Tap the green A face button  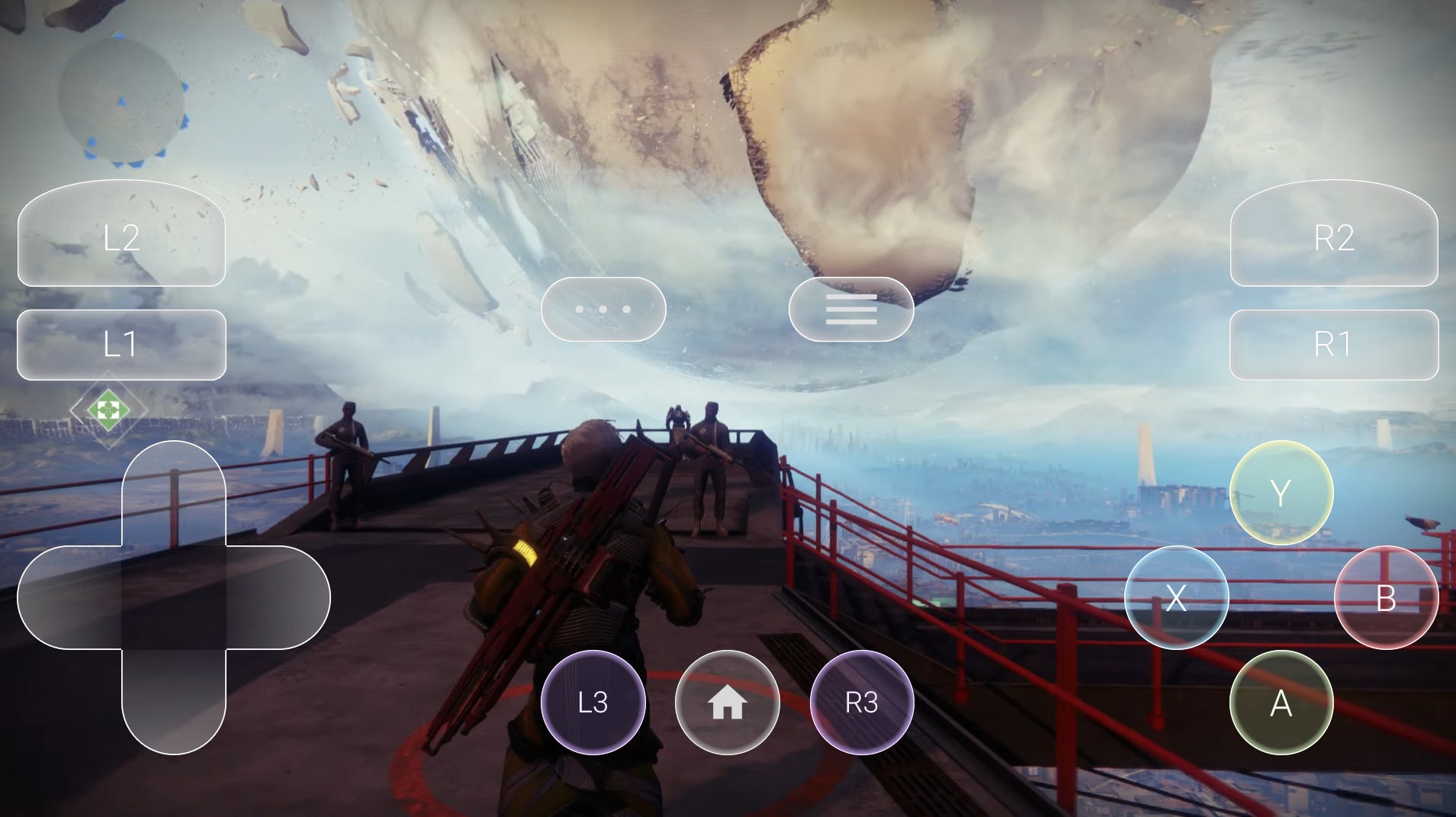coord(1281,703)
